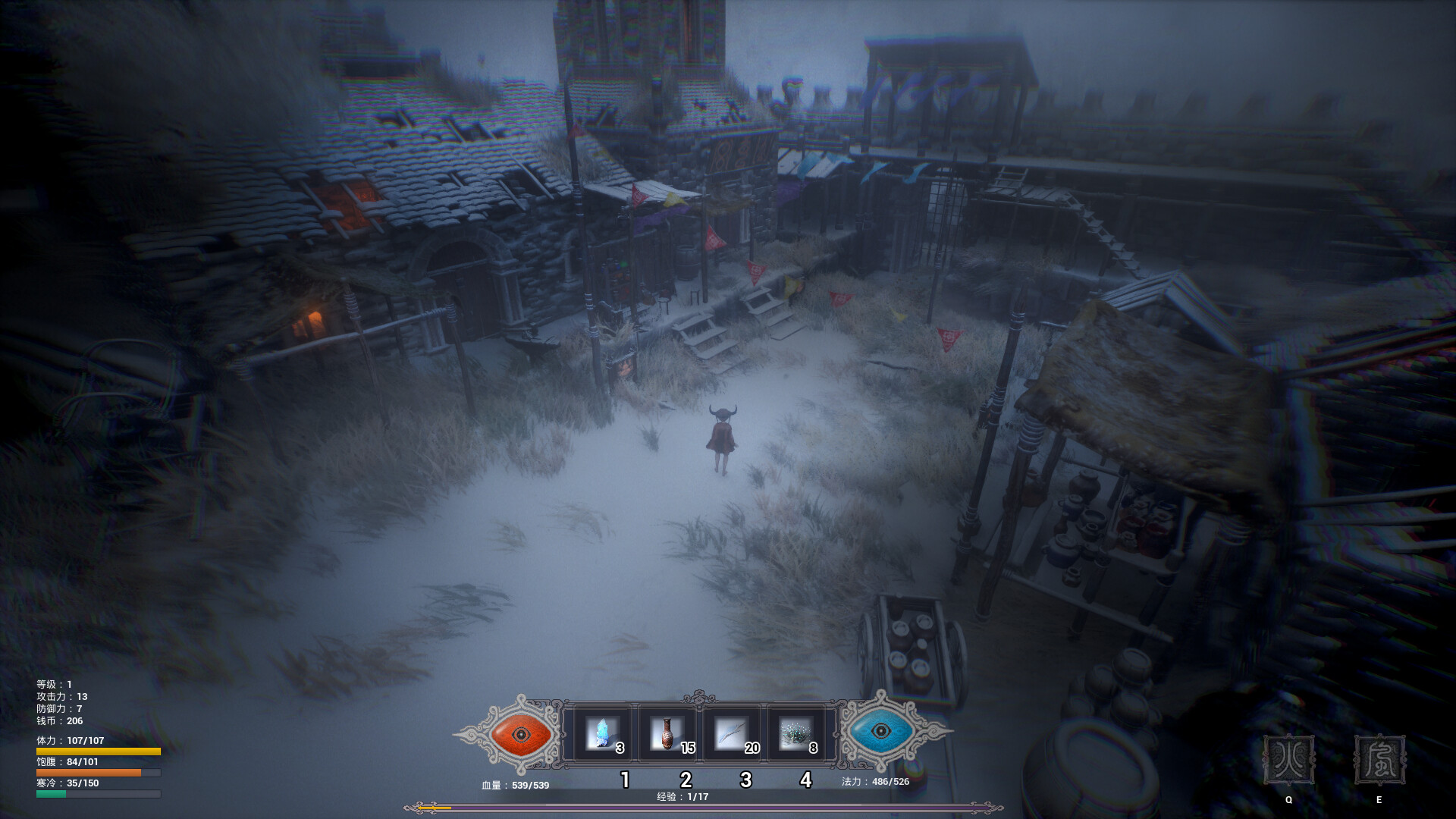The width and height of the screenshot is (1456, 819).
Task: Click the red health eye orb
Action: (519, 734)
